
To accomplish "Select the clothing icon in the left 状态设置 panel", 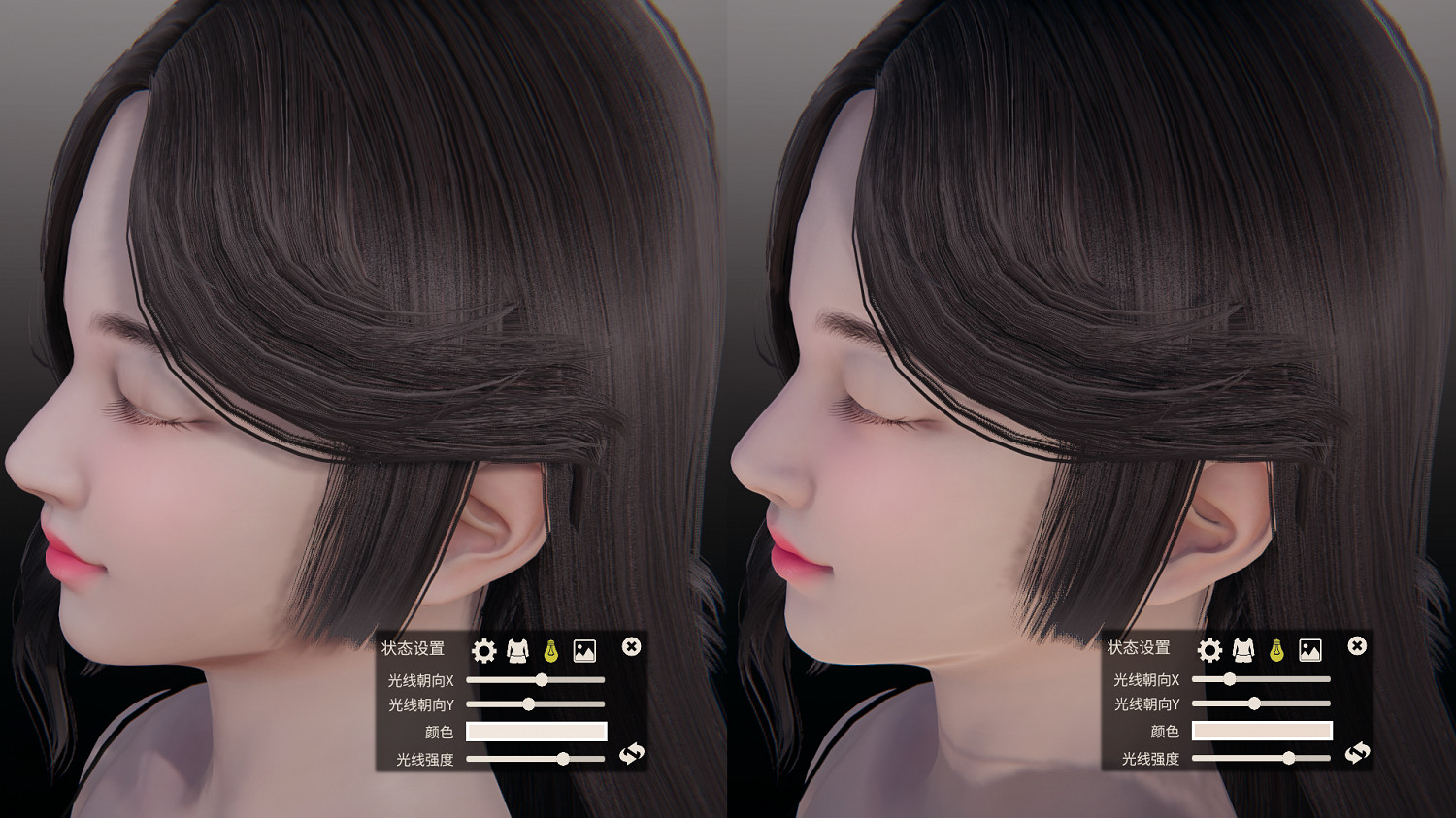I will (515, 652).
